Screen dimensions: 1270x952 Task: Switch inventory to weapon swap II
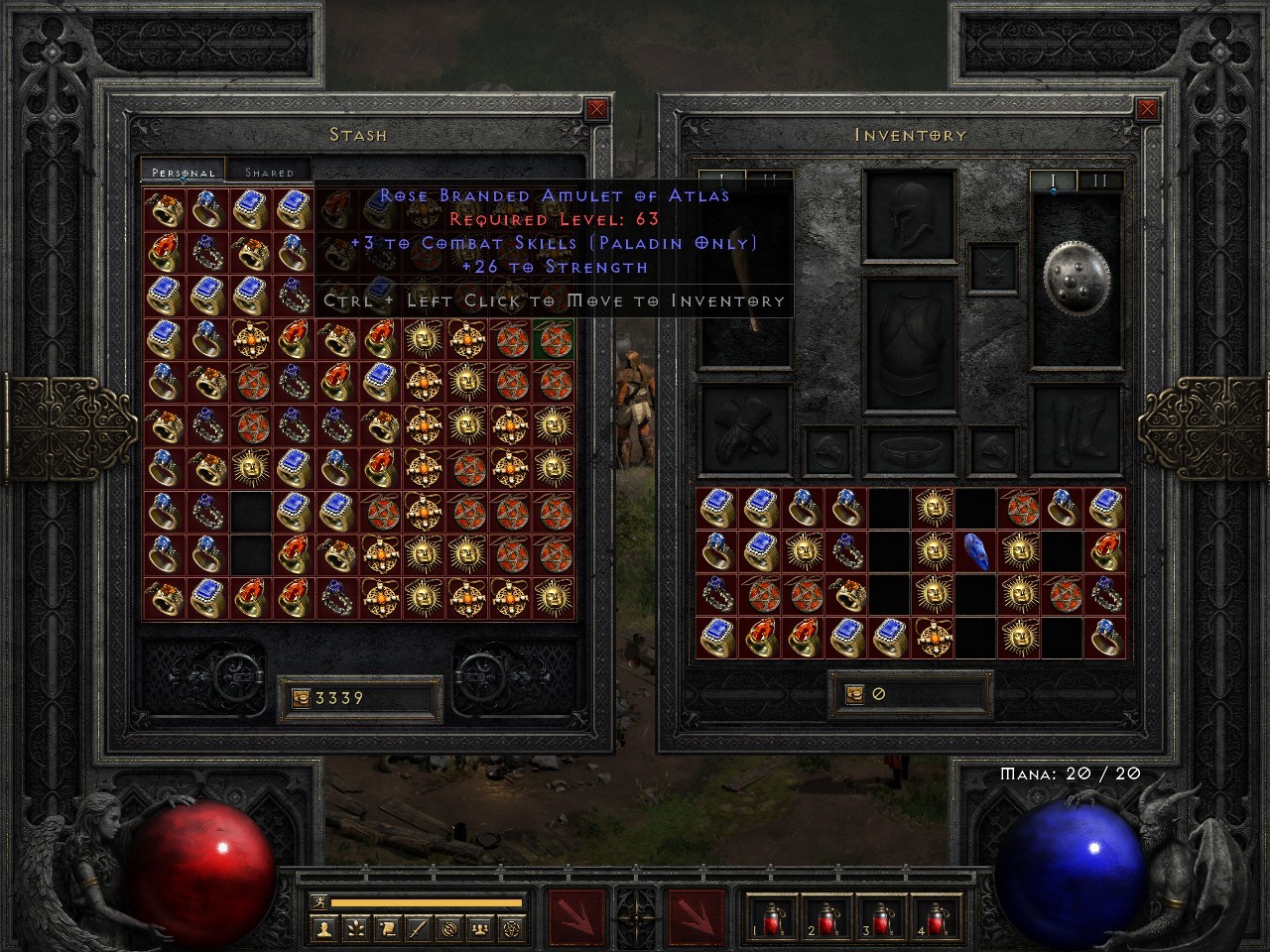pos(1101,178)
